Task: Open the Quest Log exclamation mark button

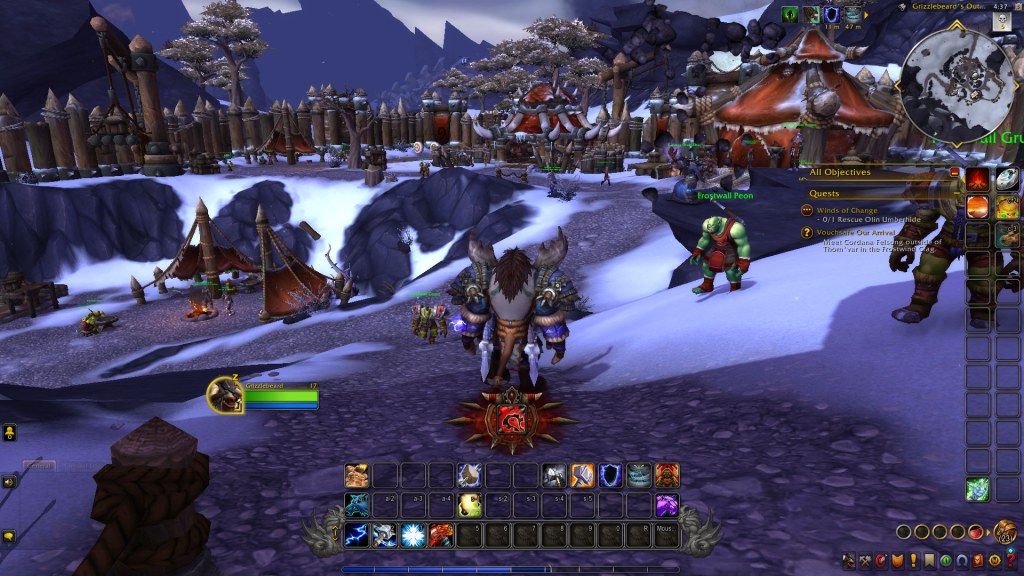Action: coord(913,560)
